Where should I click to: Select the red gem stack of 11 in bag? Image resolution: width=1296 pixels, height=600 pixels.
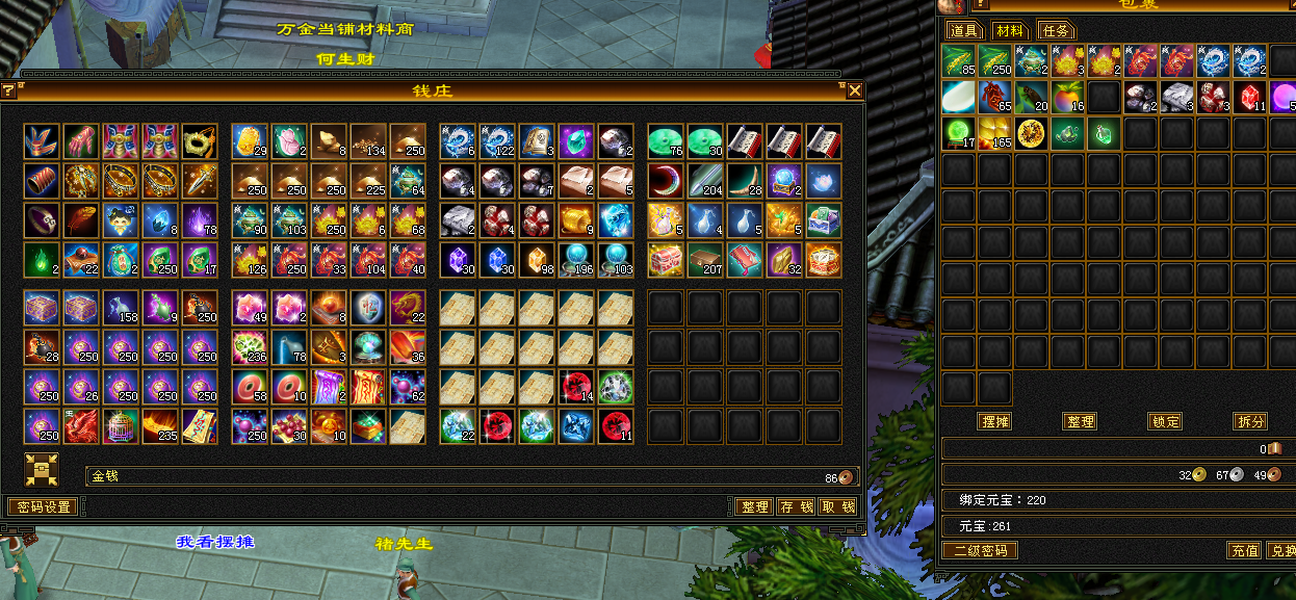1250,97
